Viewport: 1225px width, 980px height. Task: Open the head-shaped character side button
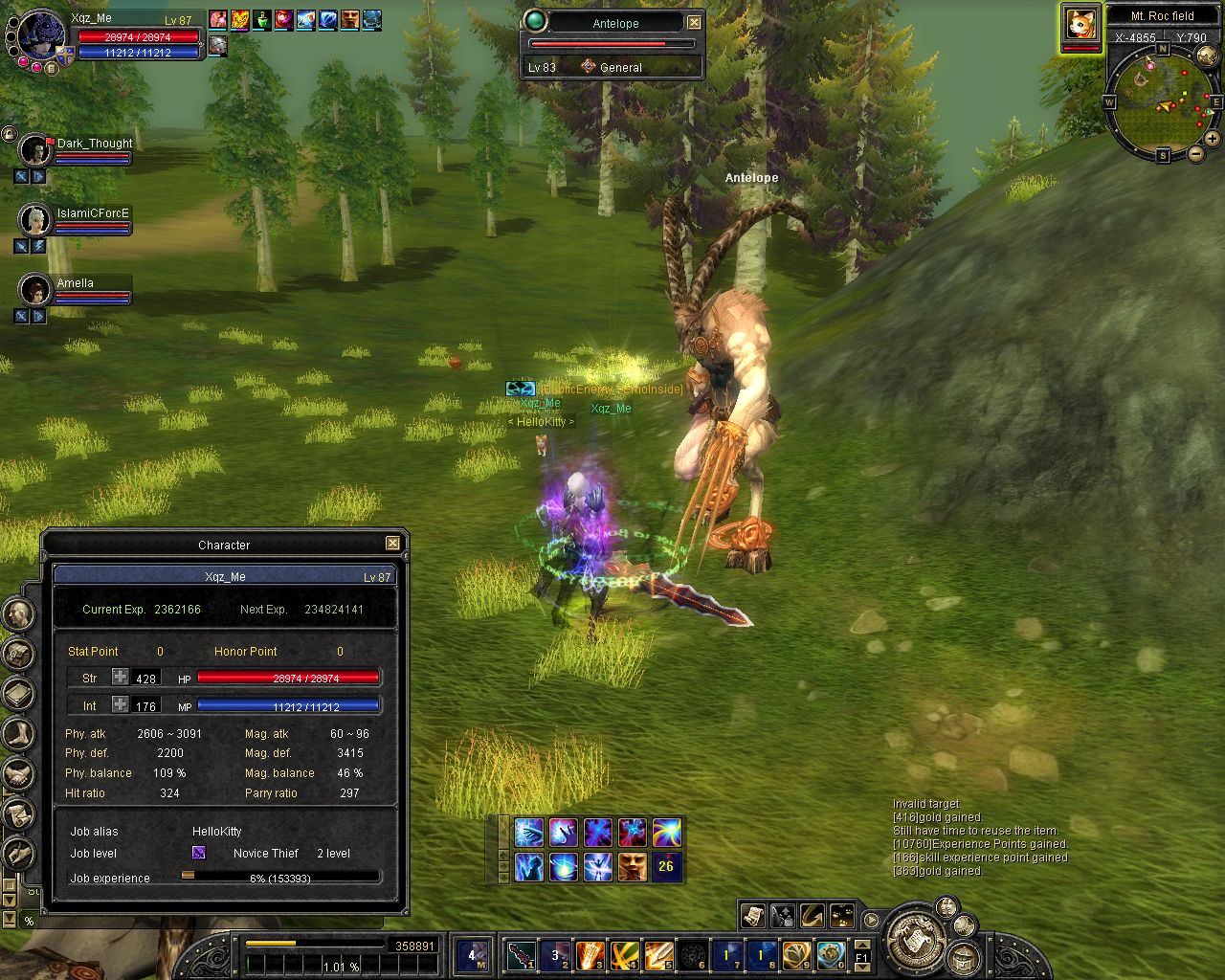pos(19,614)
